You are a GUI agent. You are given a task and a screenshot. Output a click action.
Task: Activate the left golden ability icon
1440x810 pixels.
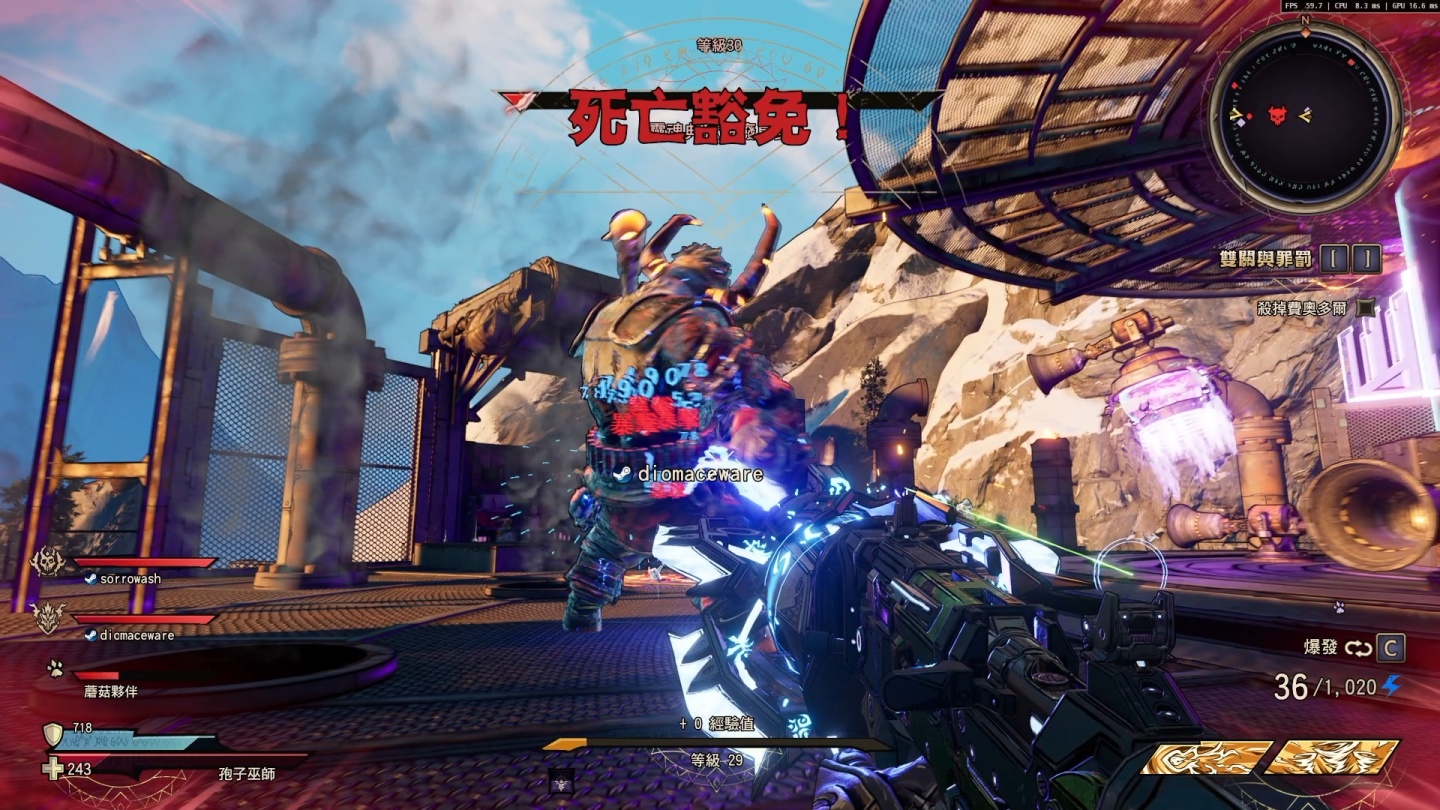(x=1207, y=757)
